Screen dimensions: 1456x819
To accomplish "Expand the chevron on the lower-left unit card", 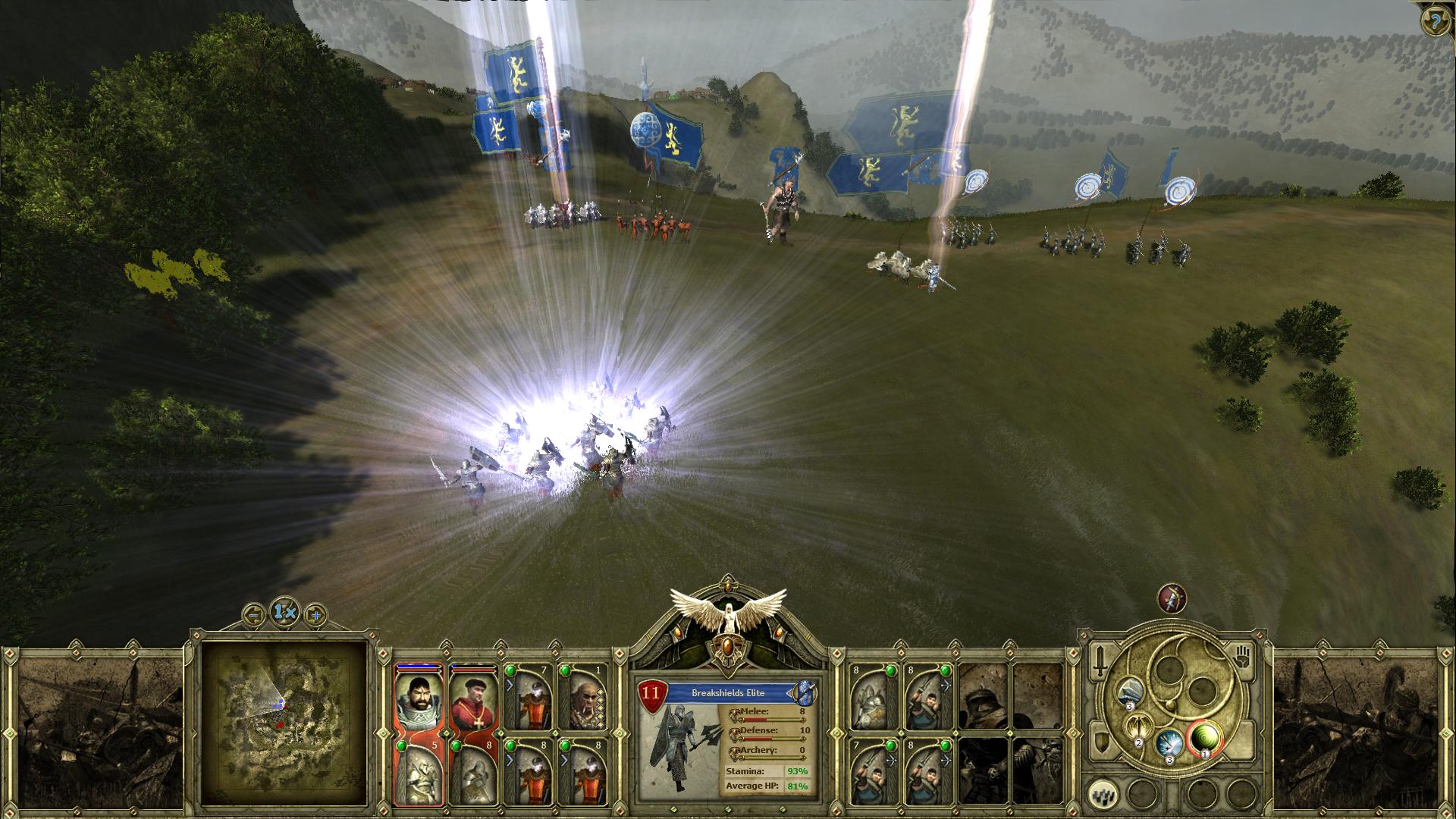I will (x=510, y=759).
